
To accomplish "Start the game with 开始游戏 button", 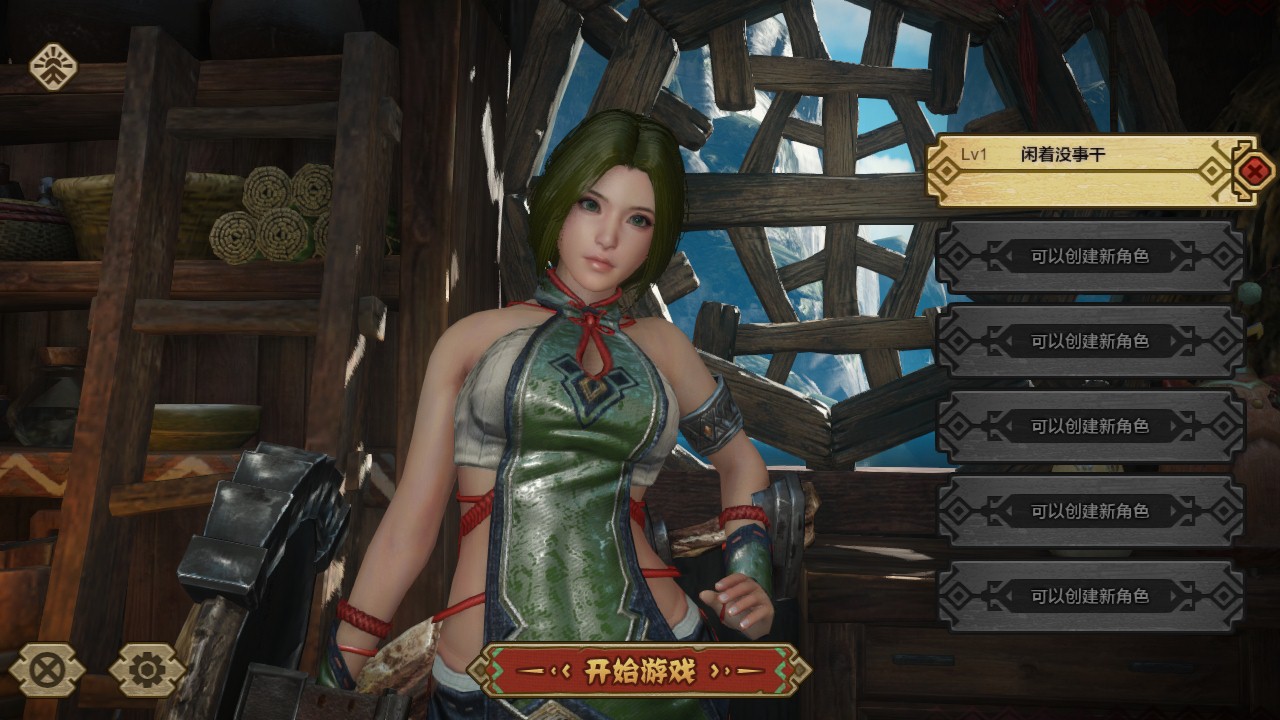I will click(x=639, y=670).
